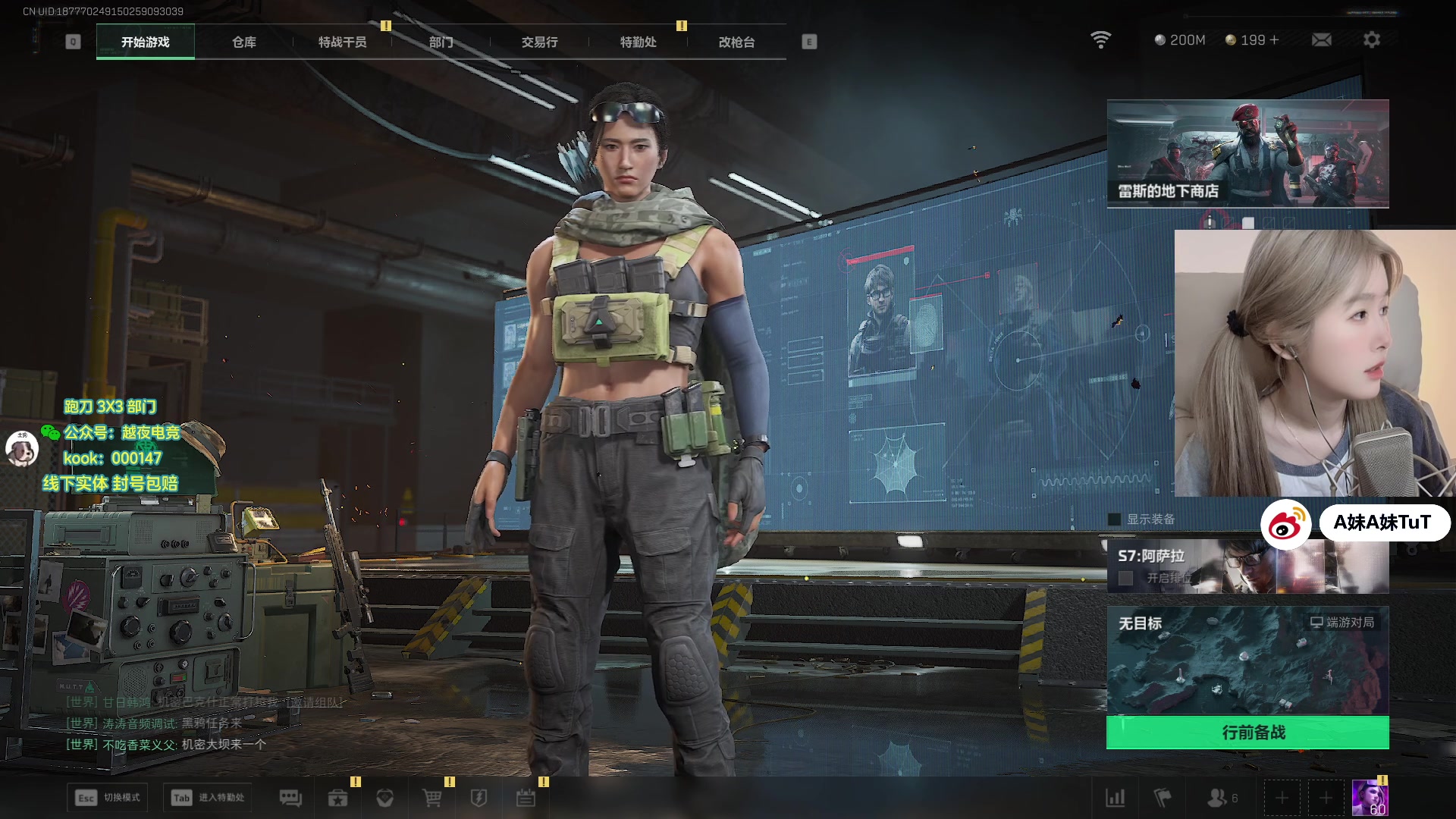Screen dimensions: 1456x819
Task: Open the 改枪台 gunsmith tab
Action: point(736,42)
